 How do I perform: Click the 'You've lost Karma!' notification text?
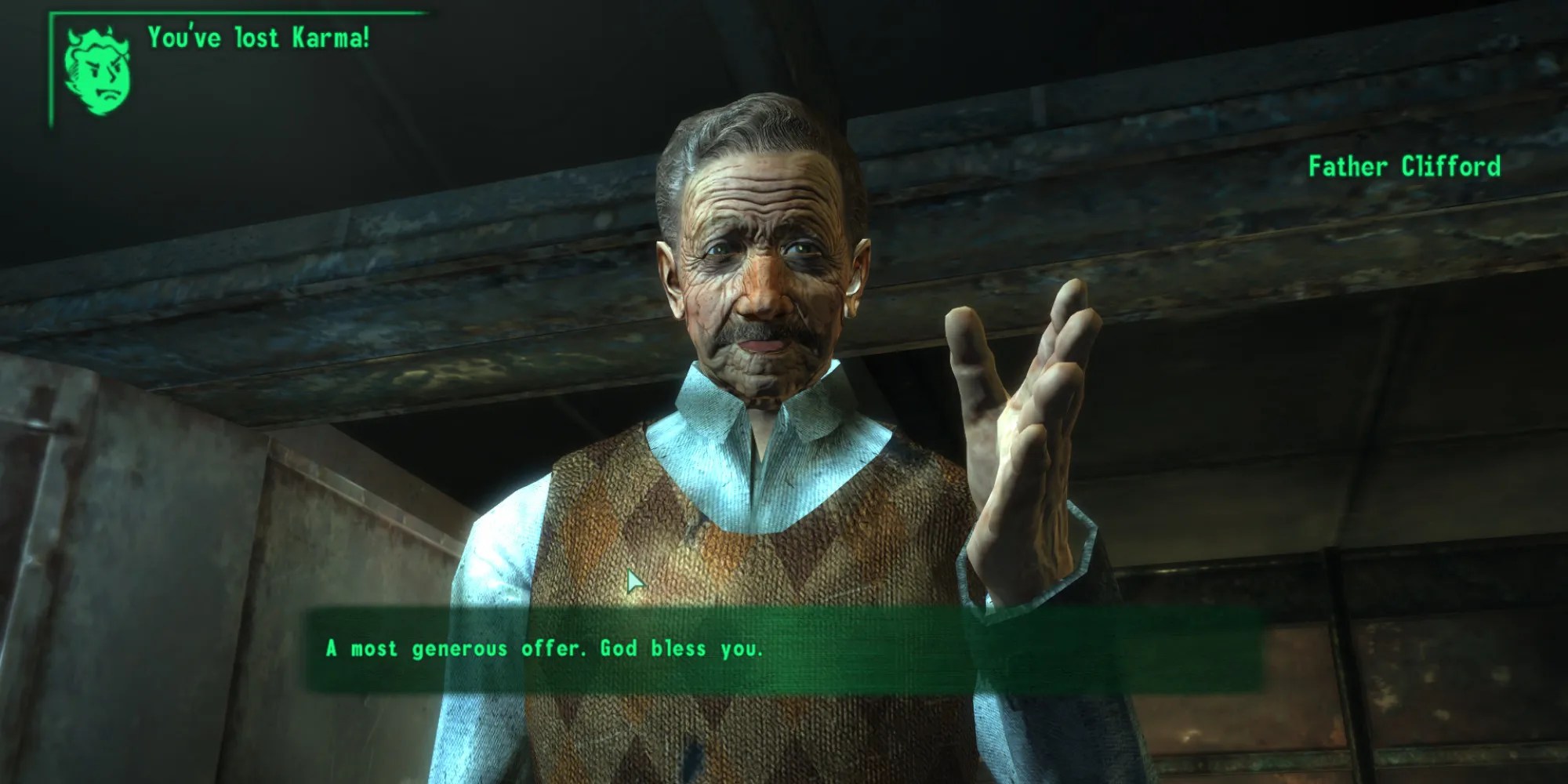coord(259,35)
